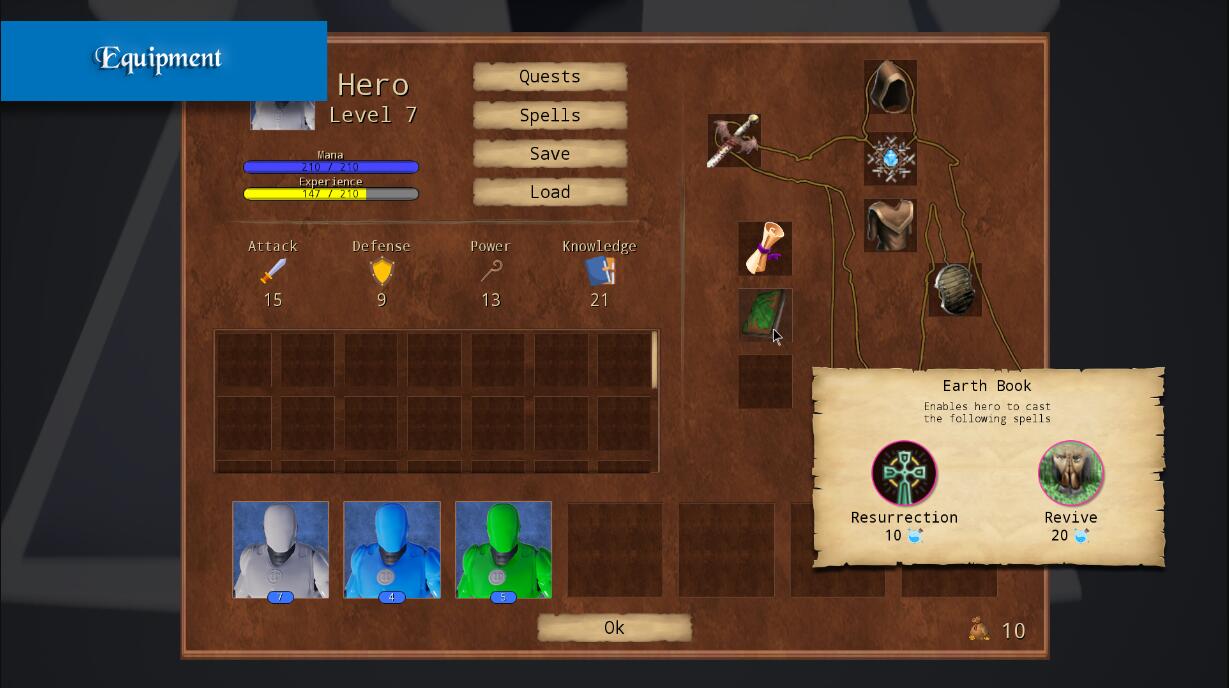The image size is (1229, 688).
Task: Choose the green unit portrait
Action: point(503,550)
